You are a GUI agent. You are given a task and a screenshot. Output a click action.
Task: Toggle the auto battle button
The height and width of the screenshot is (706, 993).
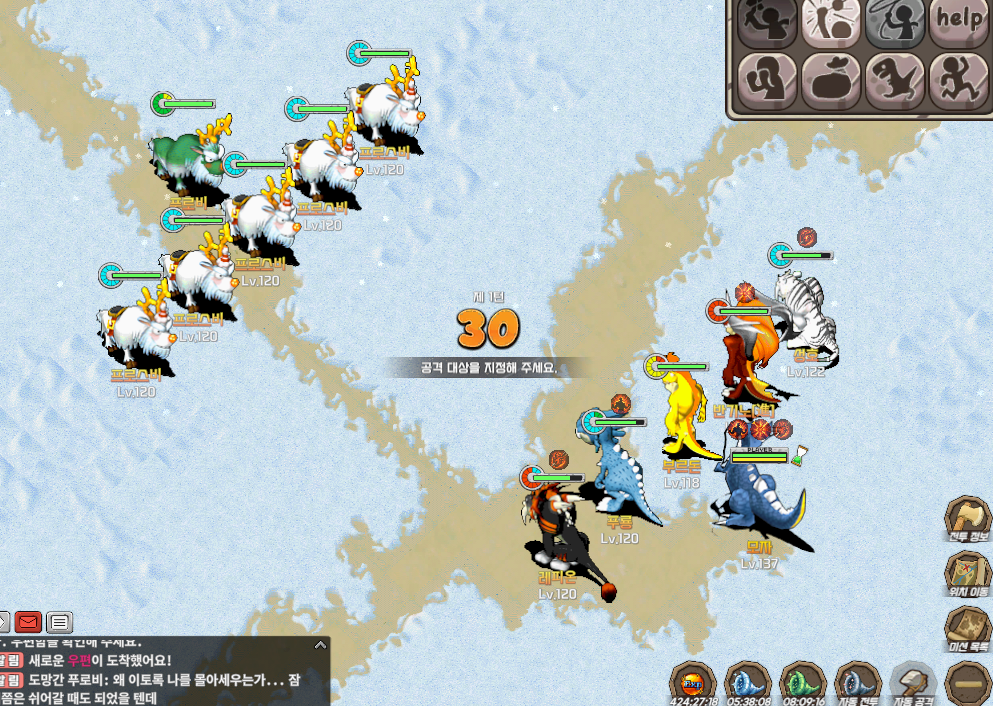pyautogui.click(x=857, y=684)
